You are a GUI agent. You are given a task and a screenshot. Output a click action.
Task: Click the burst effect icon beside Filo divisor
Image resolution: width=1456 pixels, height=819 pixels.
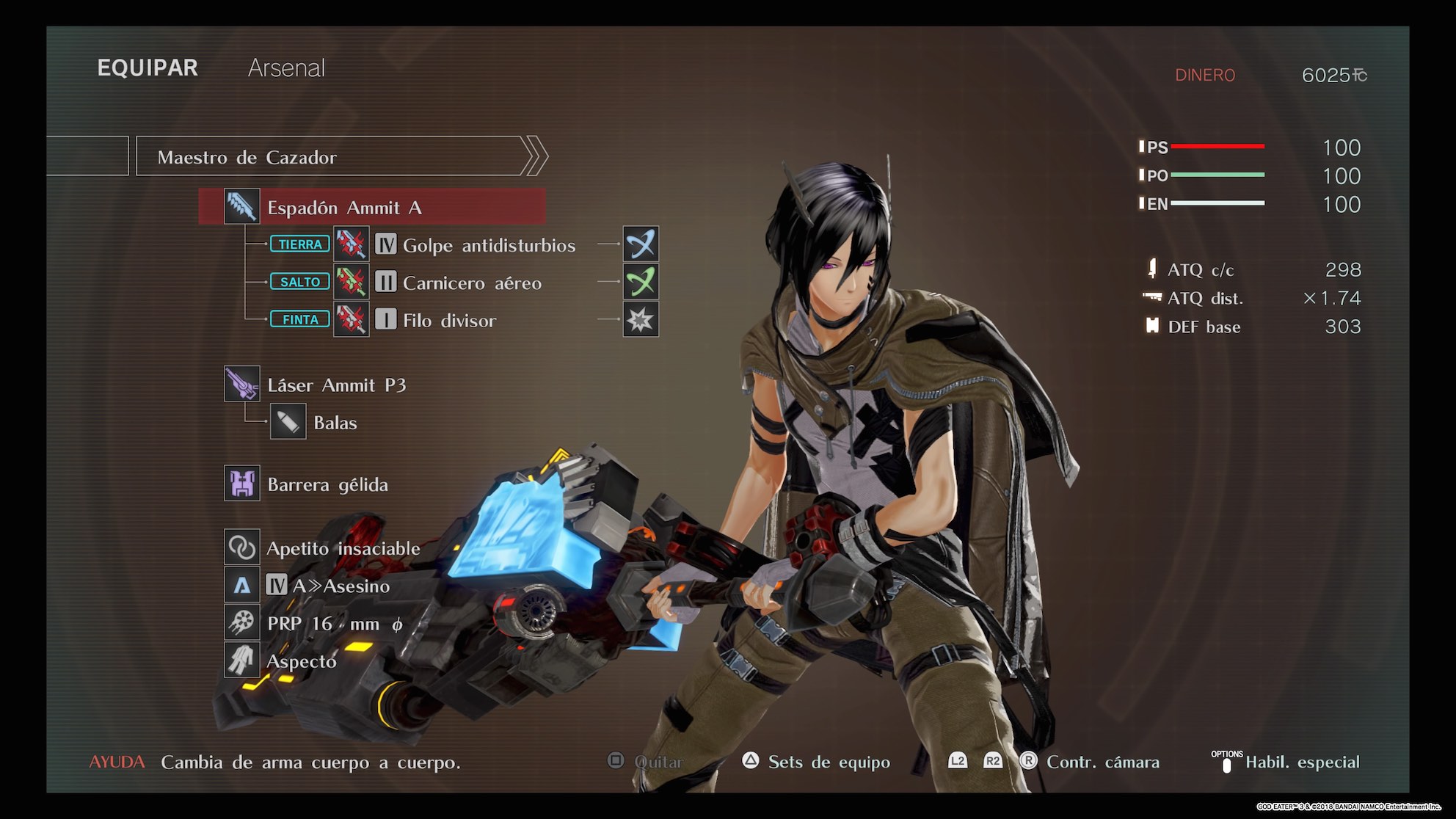[641, 320]
